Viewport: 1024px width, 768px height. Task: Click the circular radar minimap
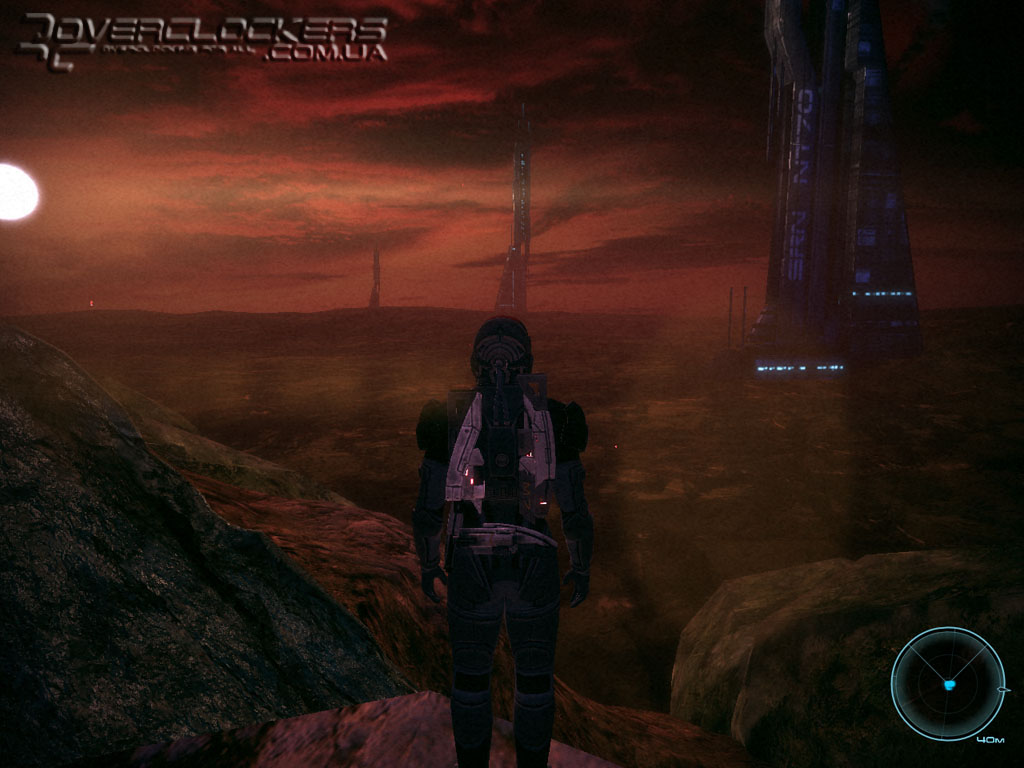pyautogui.click(x=947, y=684)
